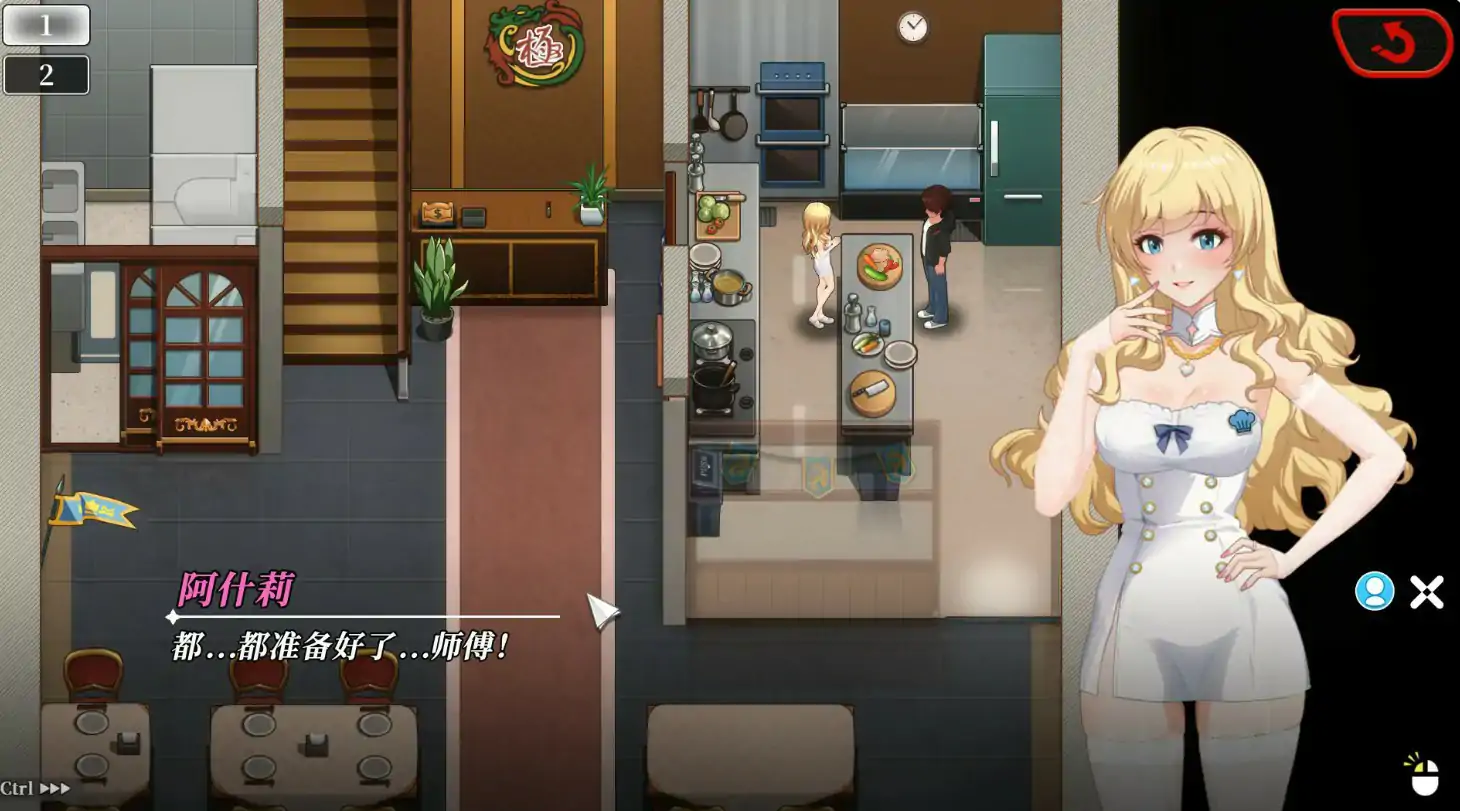Dismiss the dialogue with the X icon
The image size is (1460, 811).
(x=1426, y=590)
